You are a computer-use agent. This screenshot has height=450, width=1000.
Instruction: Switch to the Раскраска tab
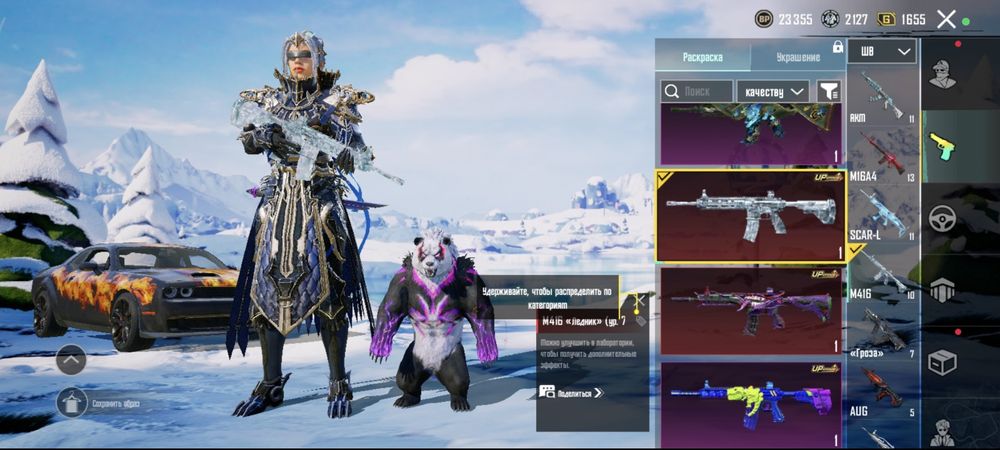(702, 57)
